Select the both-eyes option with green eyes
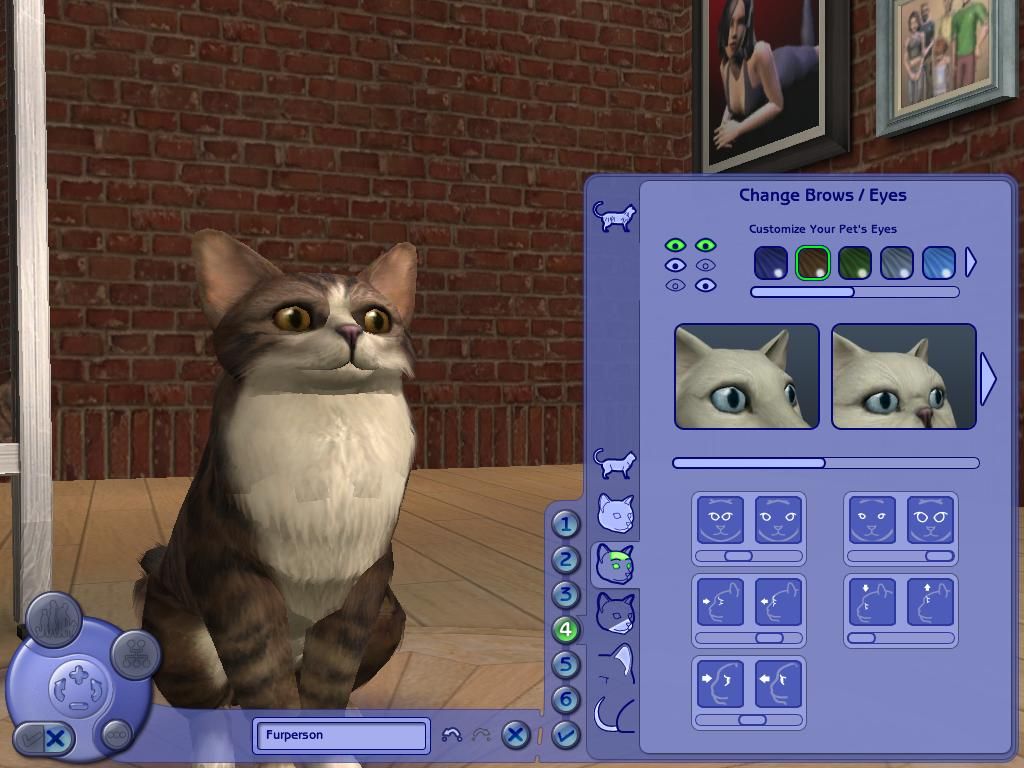 (690, 245)
